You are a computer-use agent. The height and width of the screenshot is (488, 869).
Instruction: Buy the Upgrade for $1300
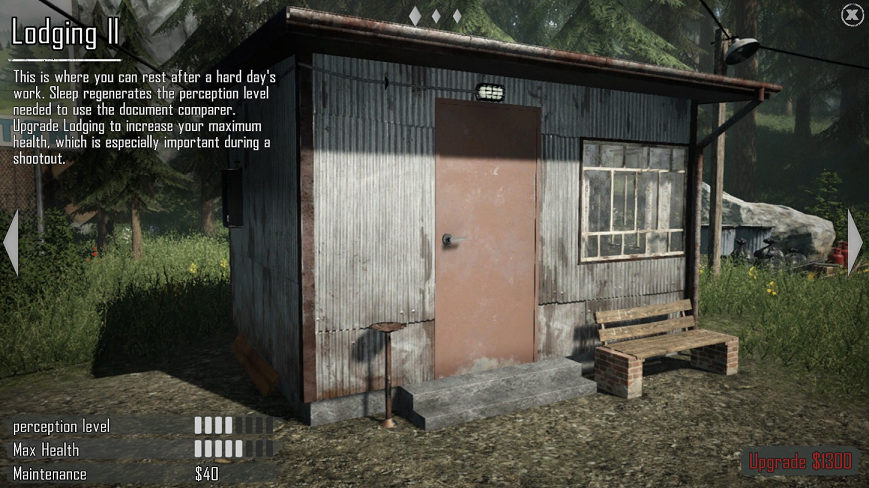[800, 461]
